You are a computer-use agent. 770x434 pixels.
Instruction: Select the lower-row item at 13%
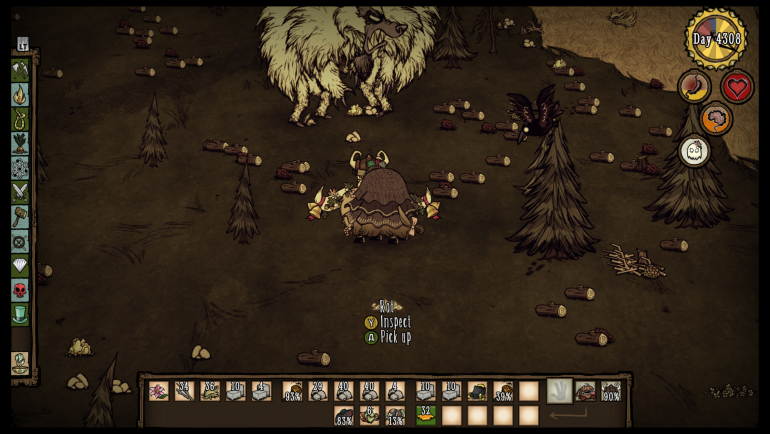click(x=396, y=415)
